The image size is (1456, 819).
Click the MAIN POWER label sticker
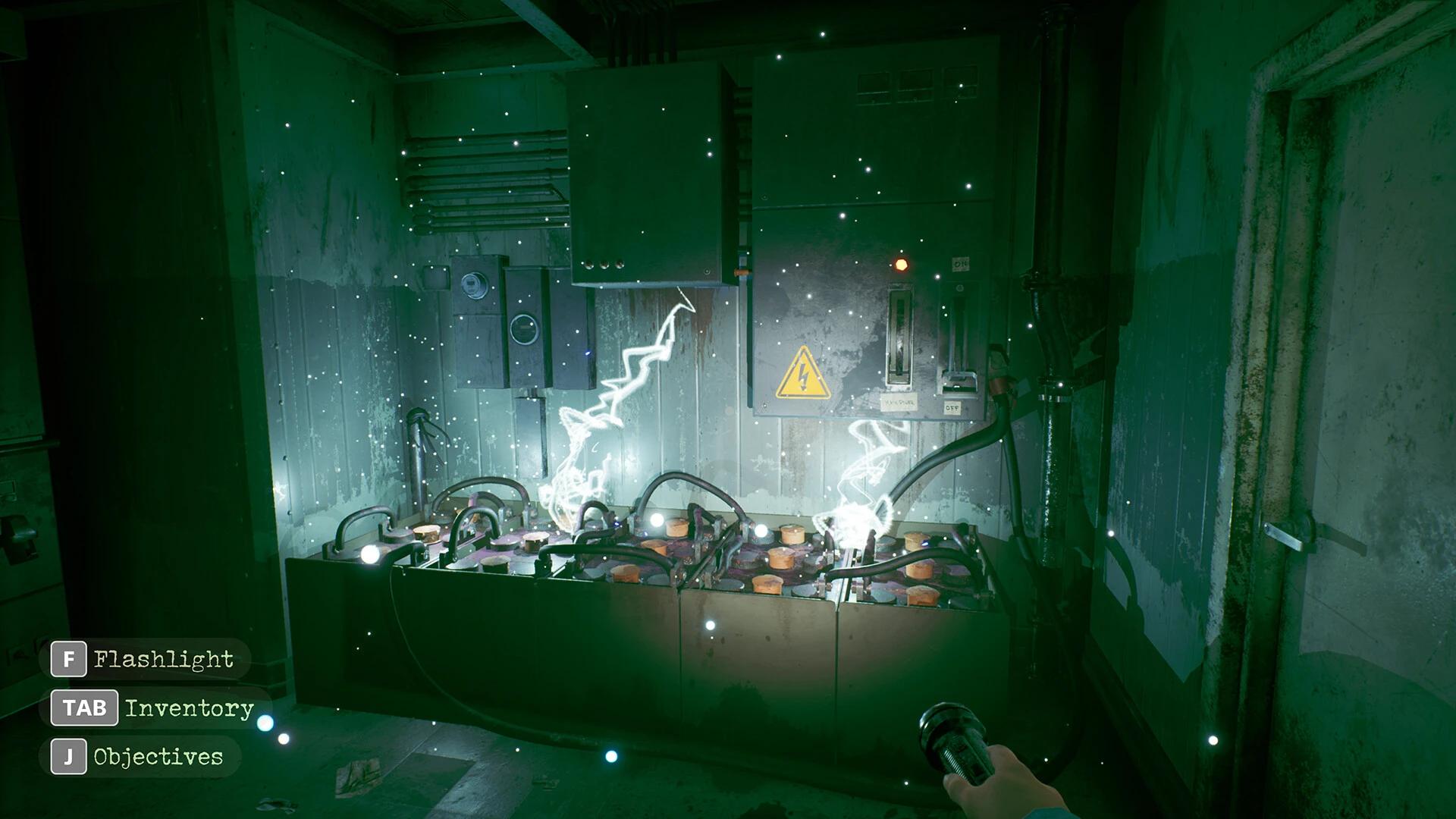click(900, 402)
